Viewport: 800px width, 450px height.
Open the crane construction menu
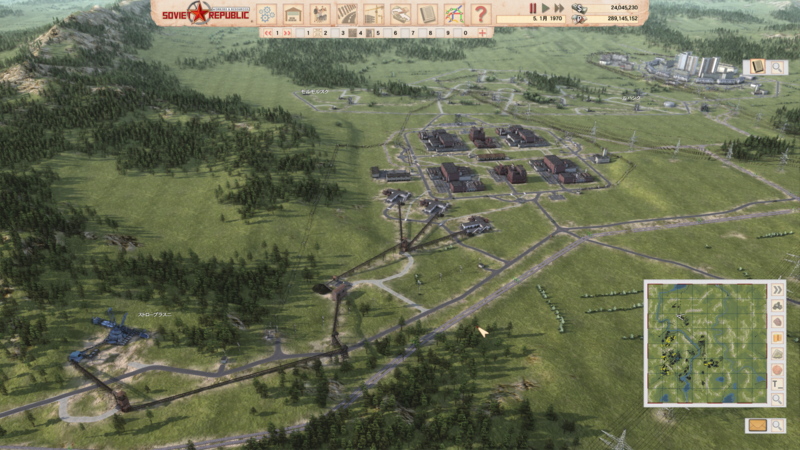coord(374,14)
